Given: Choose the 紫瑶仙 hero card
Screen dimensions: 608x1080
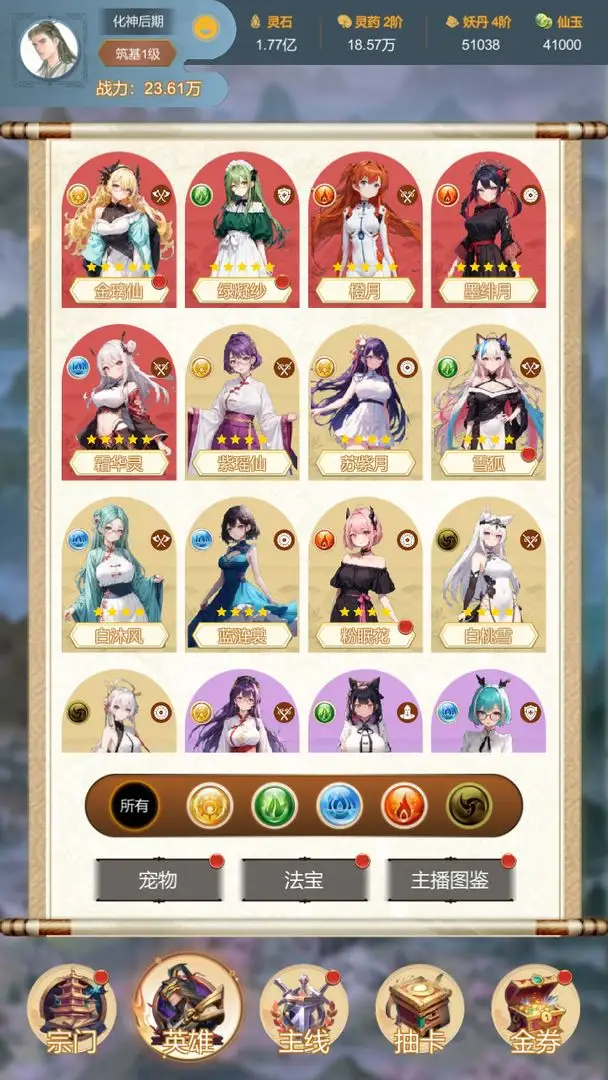Looking at the screenshot, I should click(242, 402).
